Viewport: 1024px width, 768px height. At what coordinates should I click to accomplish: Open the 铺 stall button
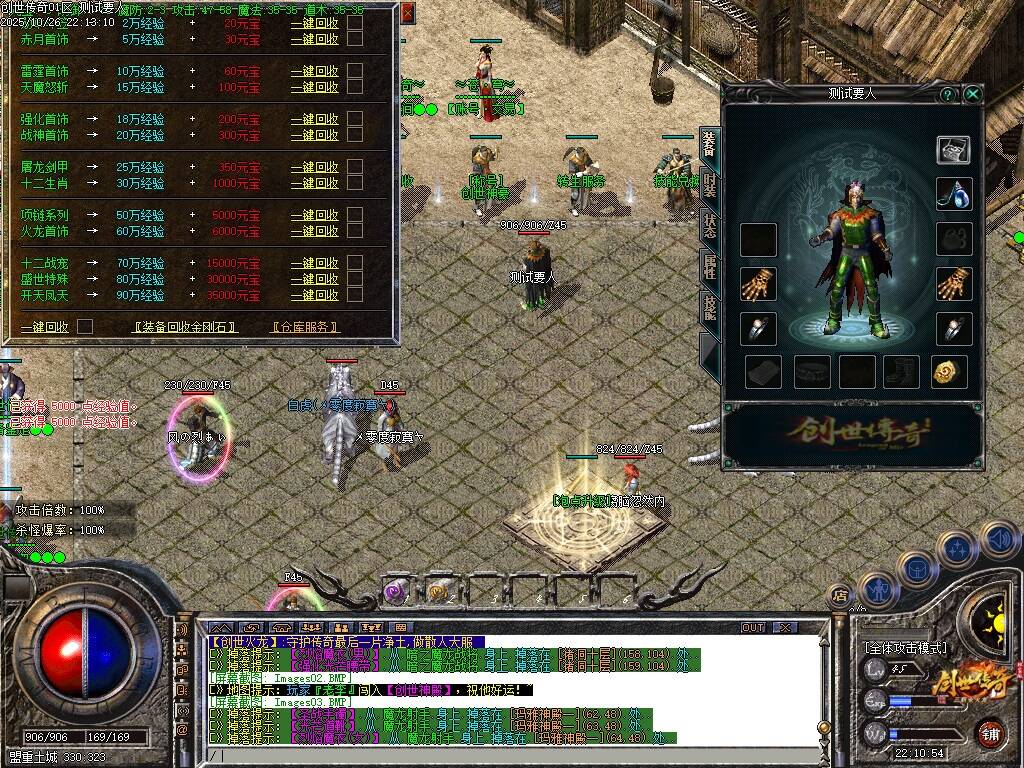[x=990, y=732]
